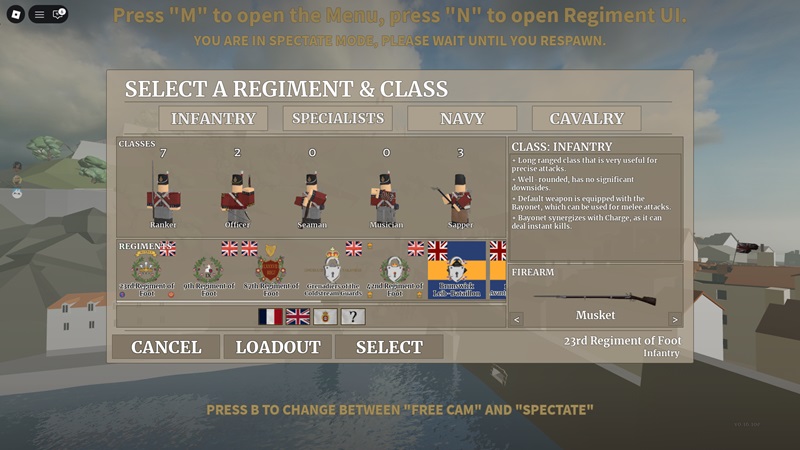This screenshot has width=800, height=450.
Task: Choose the Navy tab
Action: 461,118
